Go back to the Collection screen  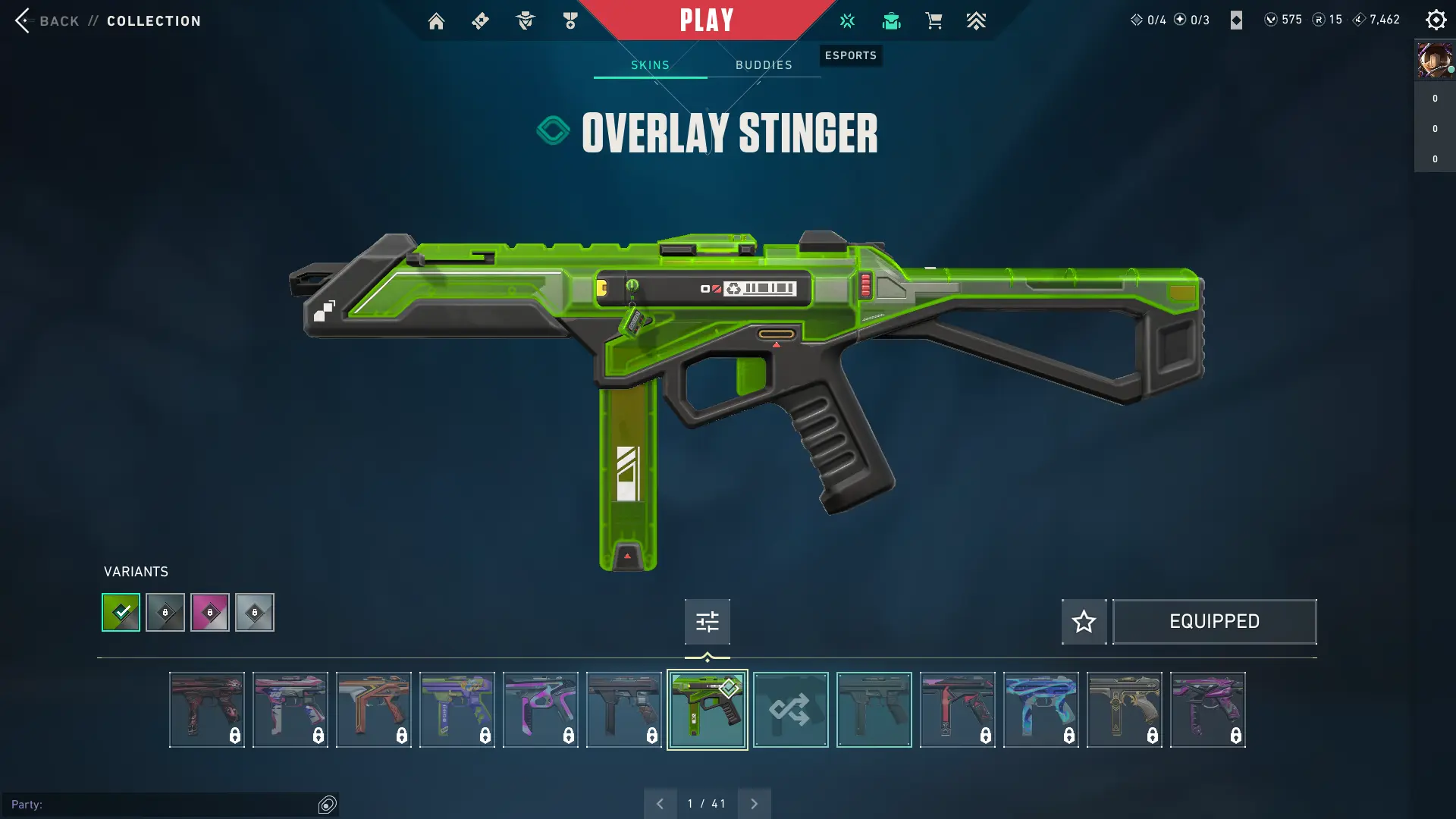47,20
